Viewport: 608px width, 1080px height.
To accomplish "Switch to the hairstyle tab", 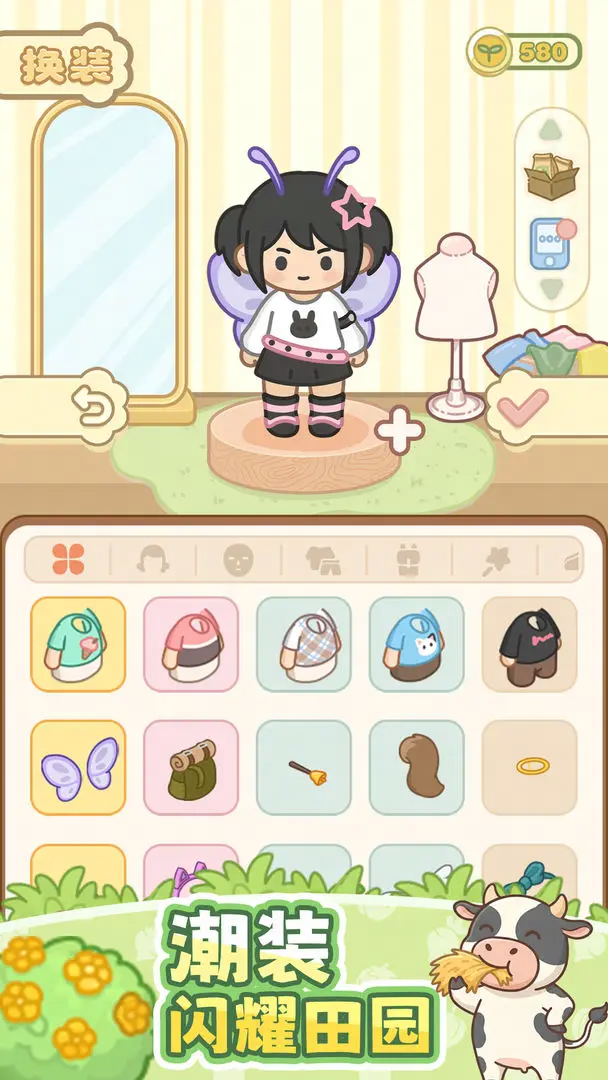I will [x=153, y=560].
